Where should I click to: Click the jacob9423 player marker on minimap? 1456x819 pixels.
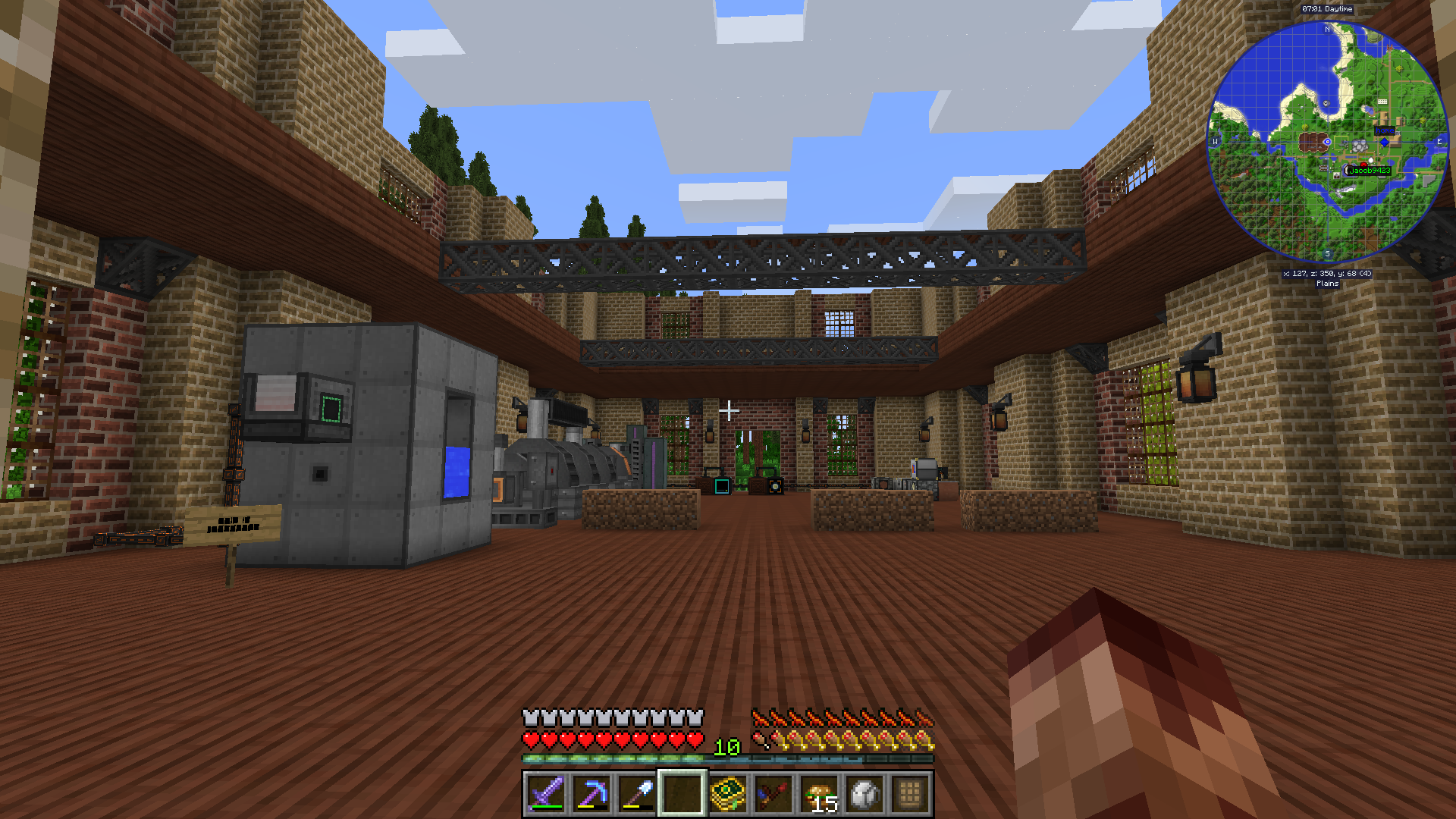[x=1369, y=170]
